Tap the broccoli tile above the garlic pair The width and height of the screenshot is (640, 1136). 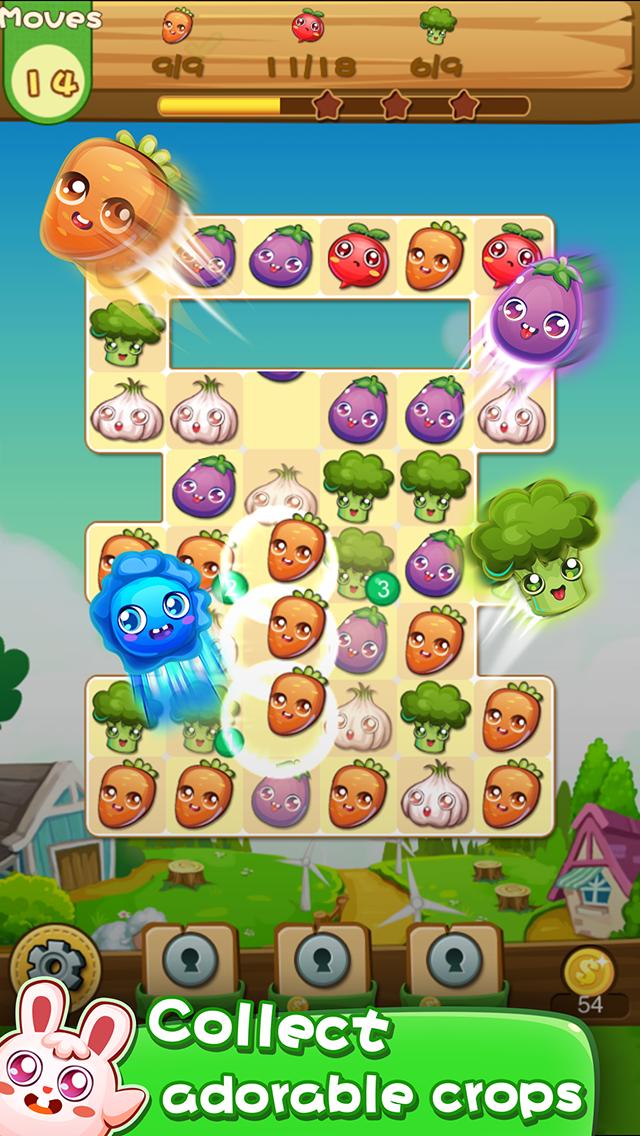coord(125,331)
